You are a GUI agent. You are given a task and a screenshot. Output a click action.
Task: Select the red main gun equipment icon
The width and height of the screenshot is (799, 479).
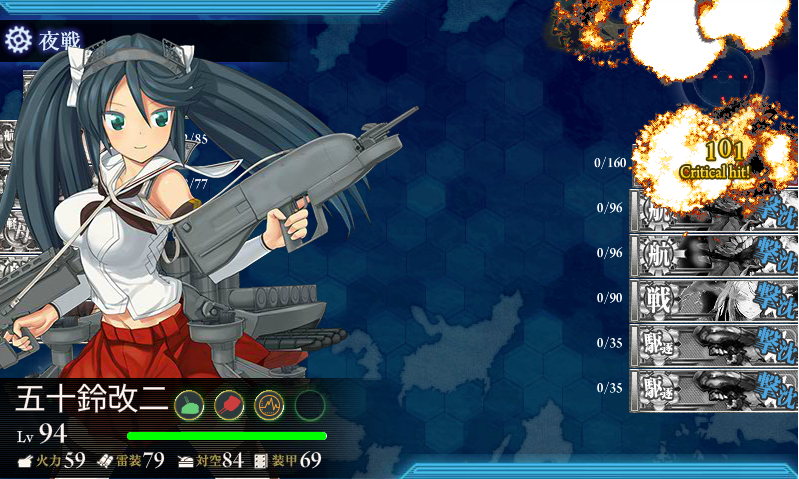click(229, 405)
